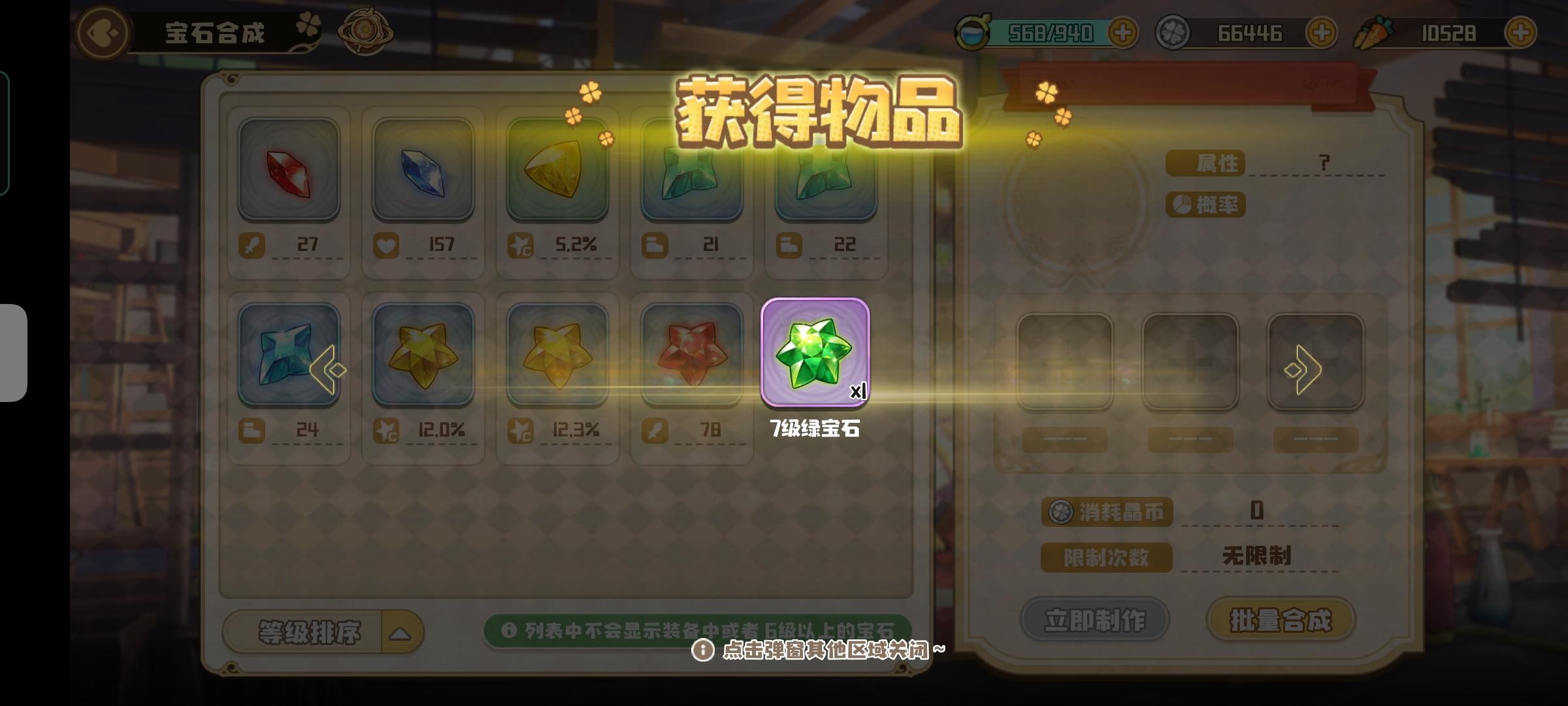Click plus button beside carrot count
The width and height of the screenshot is (1568, 706).
1520,32
